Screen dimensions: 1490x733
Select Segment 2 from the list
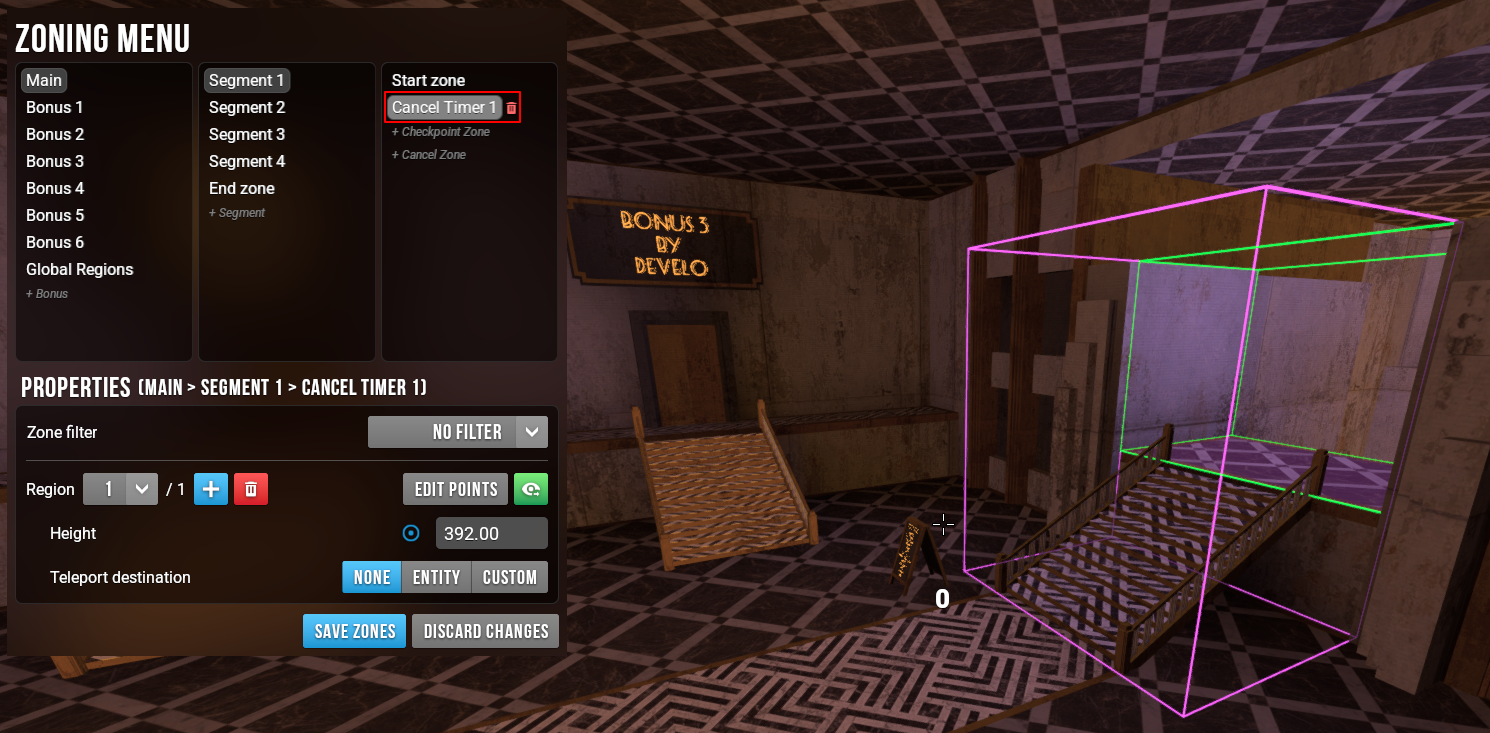click(x=247, y=107)
